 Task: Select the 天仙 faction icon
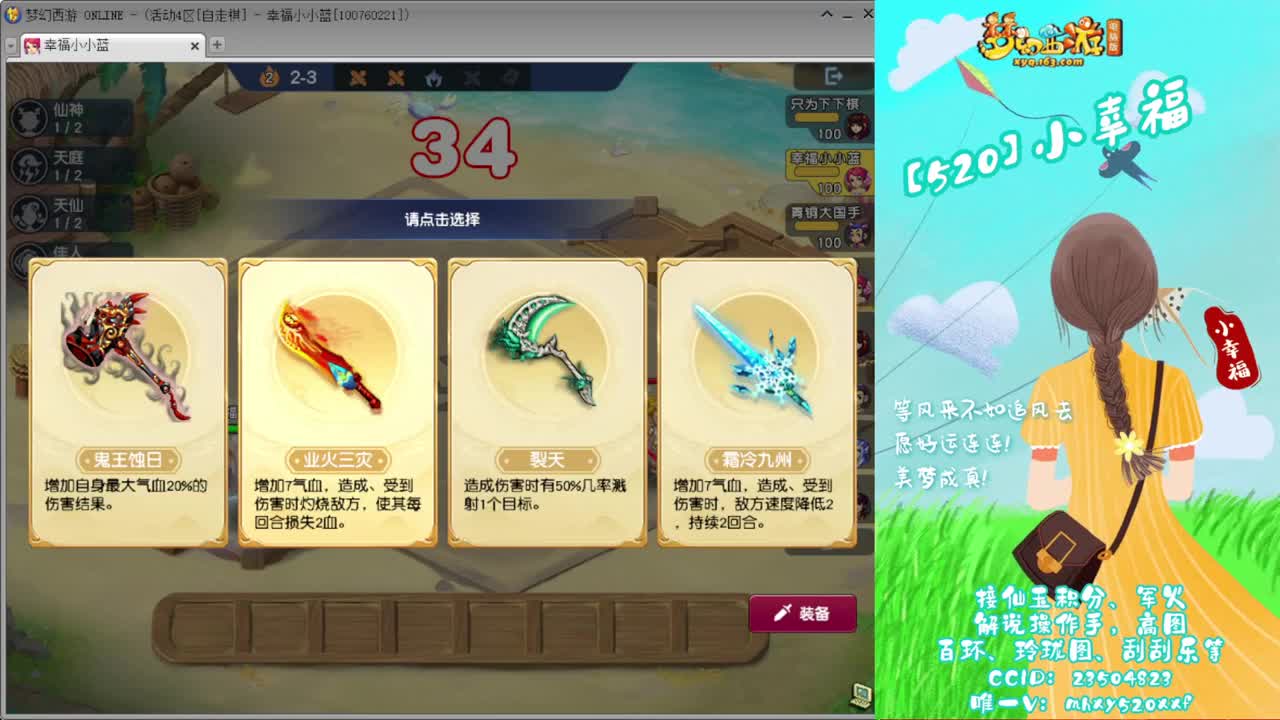tap(26, 212)
